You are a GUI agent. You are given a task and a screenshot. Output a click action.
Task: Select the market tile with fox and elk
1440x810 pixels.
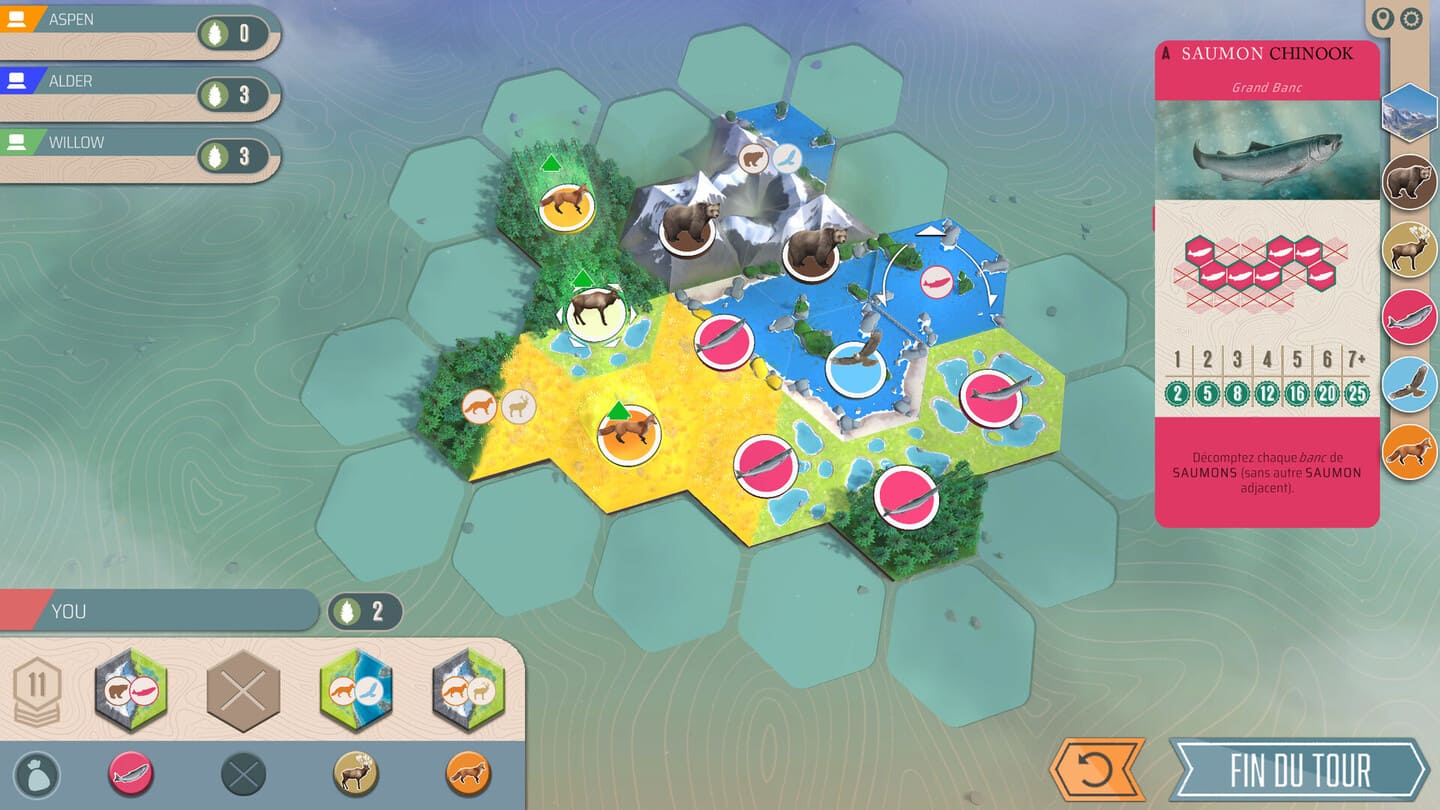(468, 690)
